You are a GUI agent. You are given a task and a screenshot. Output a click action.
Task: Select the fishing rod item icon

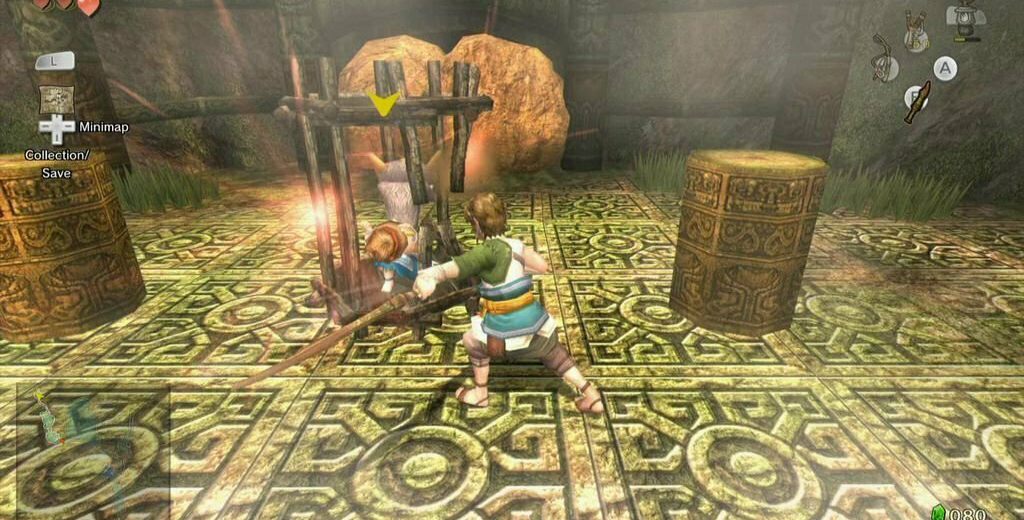882,60
